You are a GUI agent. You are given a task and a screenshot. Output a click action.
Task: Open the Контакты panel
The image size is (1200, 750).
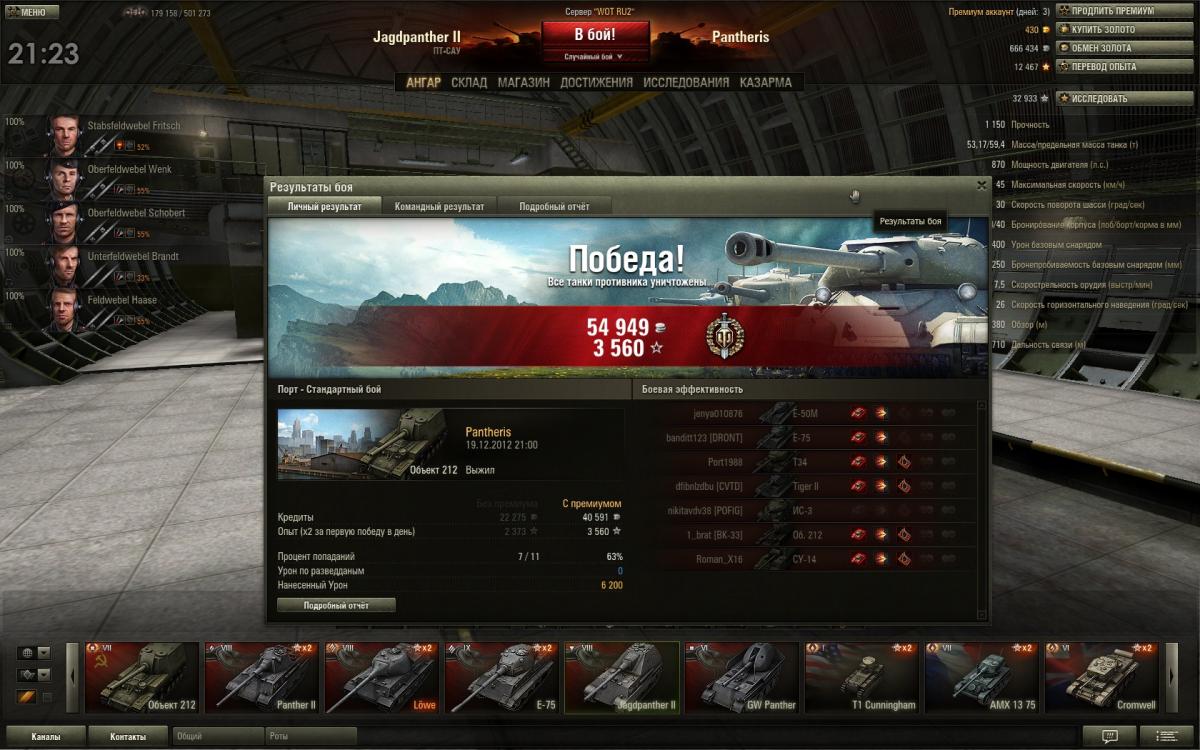128,737
